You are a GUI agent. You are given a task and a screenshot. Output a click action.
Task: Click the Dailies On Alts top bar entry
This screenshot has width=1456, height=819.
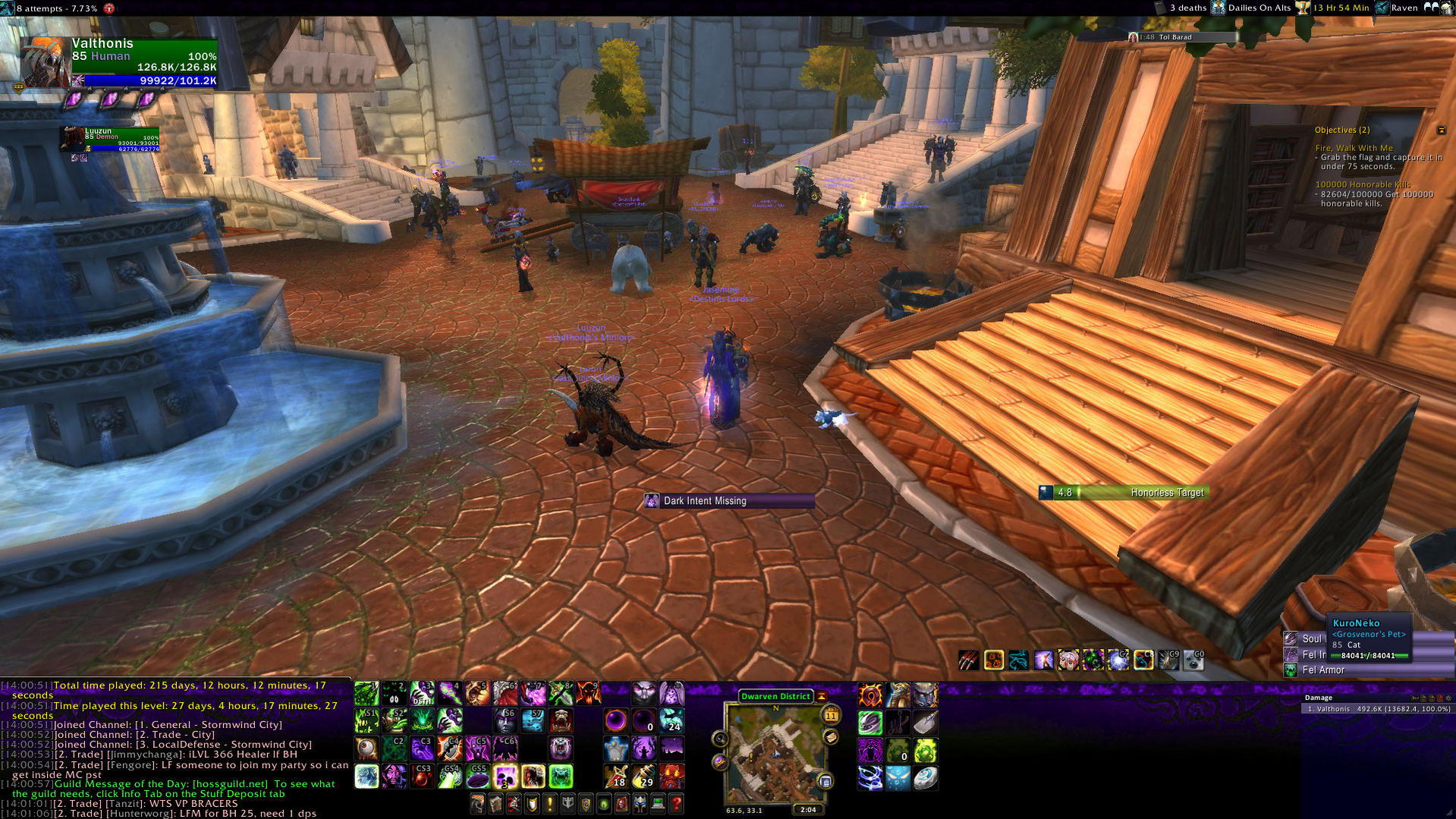[x=1259, y=8]
